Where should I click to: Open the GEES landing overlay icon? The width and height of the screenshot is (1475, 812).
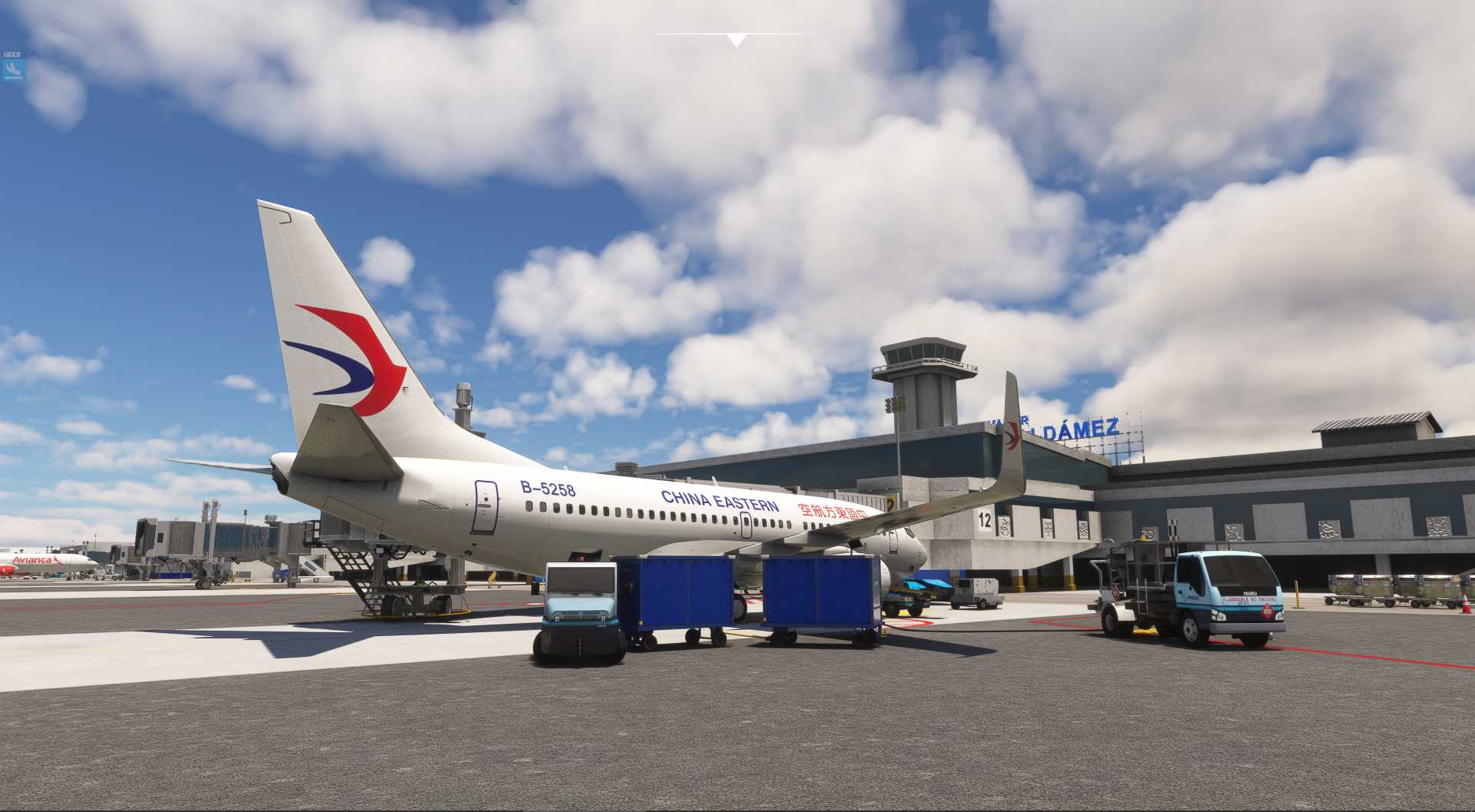coord(13,70)
